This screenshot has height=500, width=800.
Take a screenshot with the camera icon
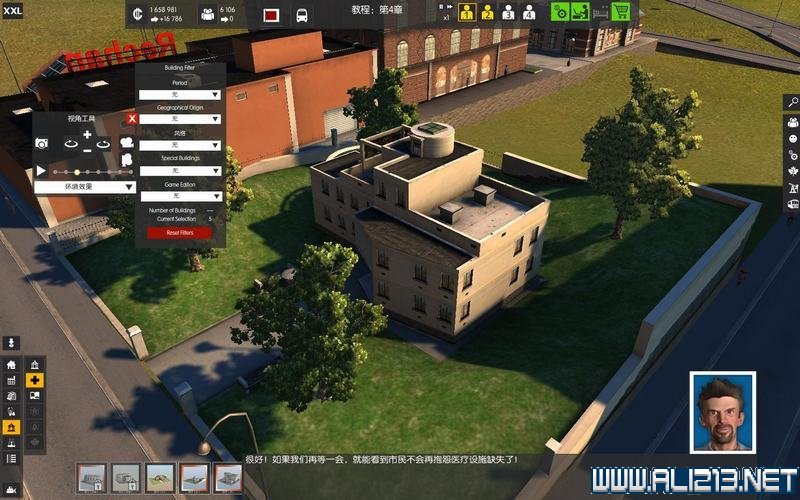pyautogui.click(x=42, y=144)
